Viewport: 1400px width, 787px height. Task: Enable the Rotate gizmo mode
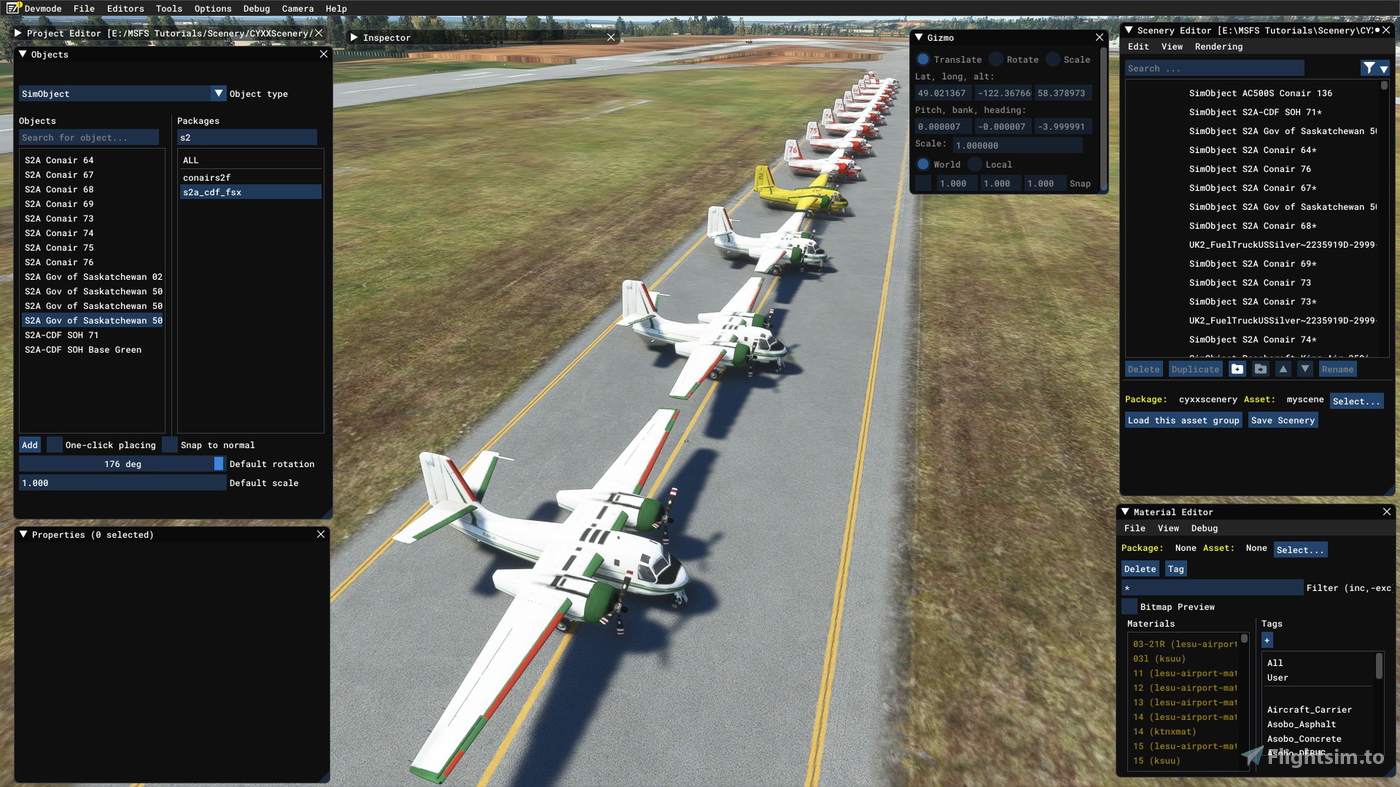[x=998, y=59]
